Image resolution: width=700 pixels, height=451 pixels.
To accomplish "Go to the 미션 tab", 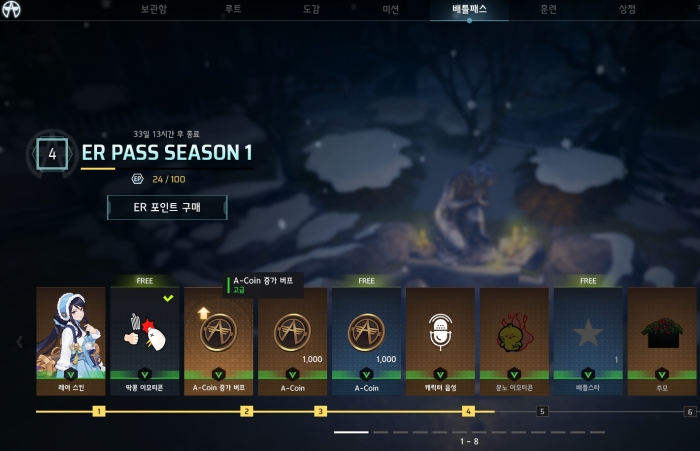I will (390, 9).
